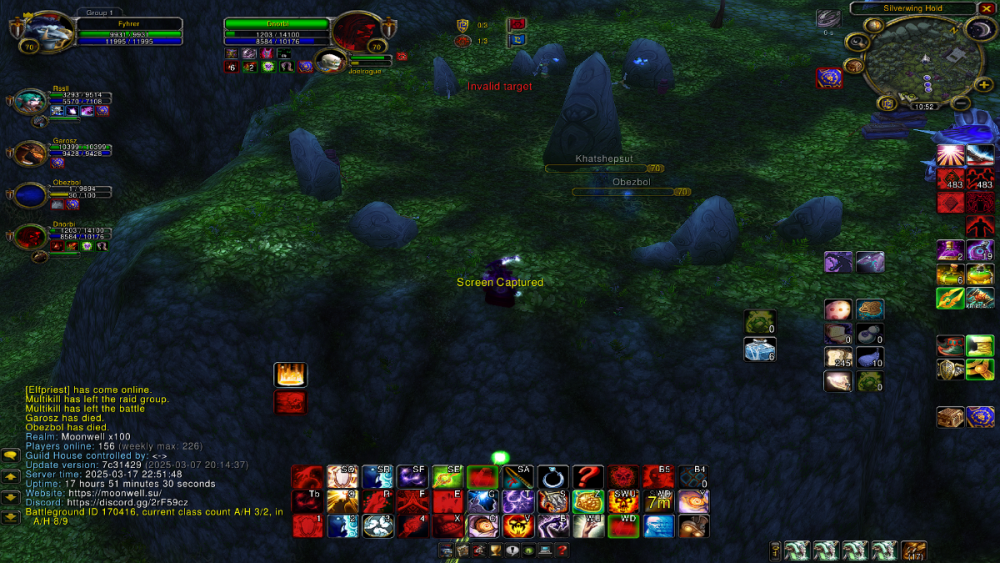Cast the flaming skull SWU ability
The image size is (1000, 563).
623,501
